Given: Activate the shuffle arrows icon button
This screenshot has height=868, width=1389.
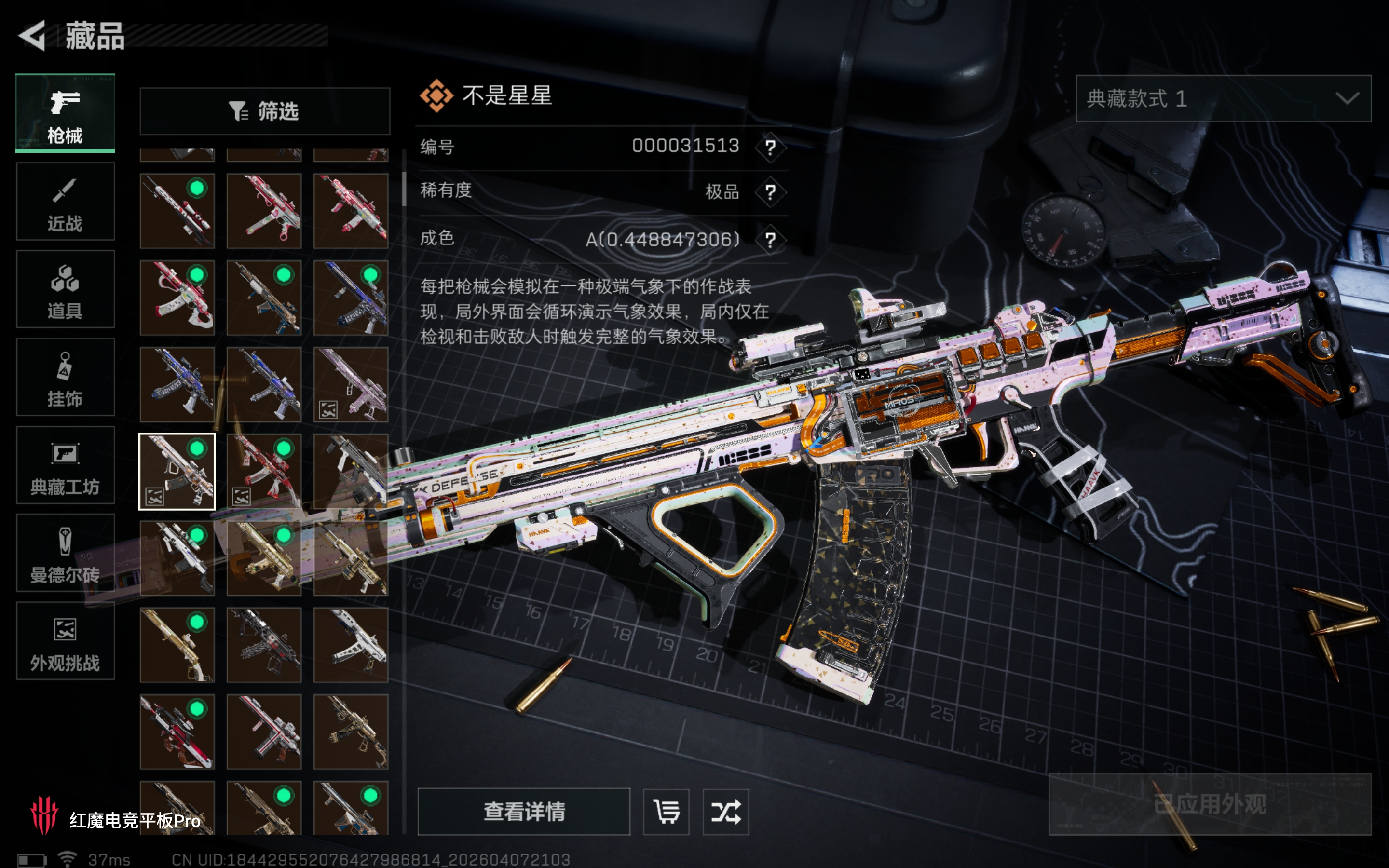Looking at the screenshot, I should pos(725,812).
